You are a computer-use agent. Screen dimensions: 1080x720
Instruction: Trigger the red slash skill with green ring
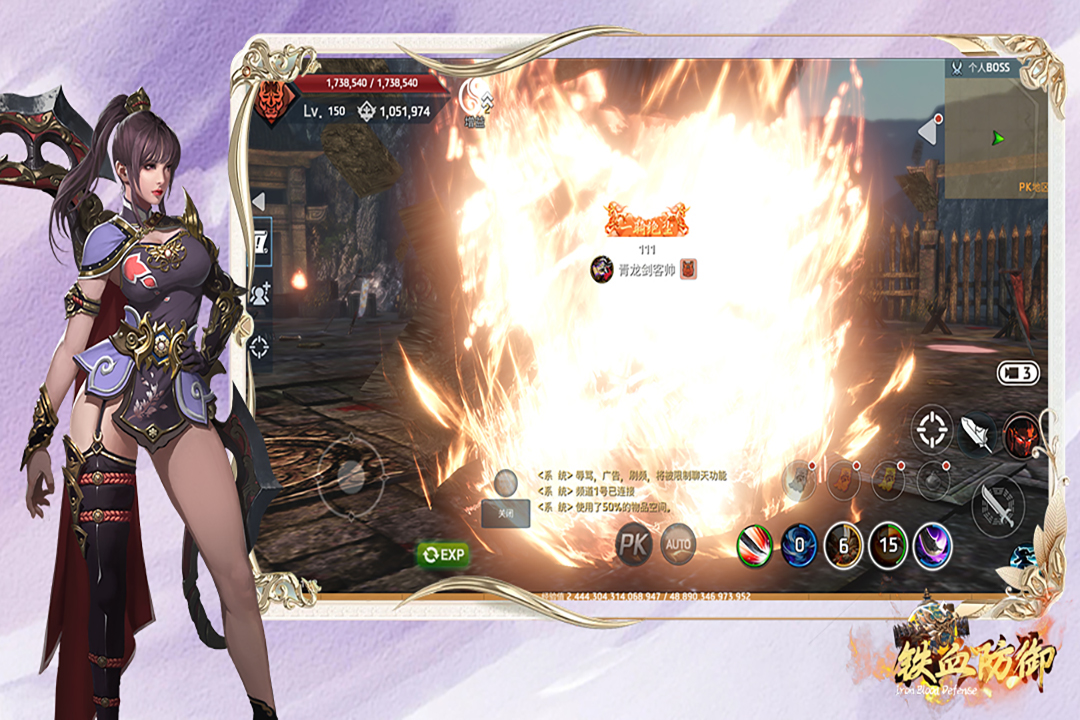click(755, 546)
